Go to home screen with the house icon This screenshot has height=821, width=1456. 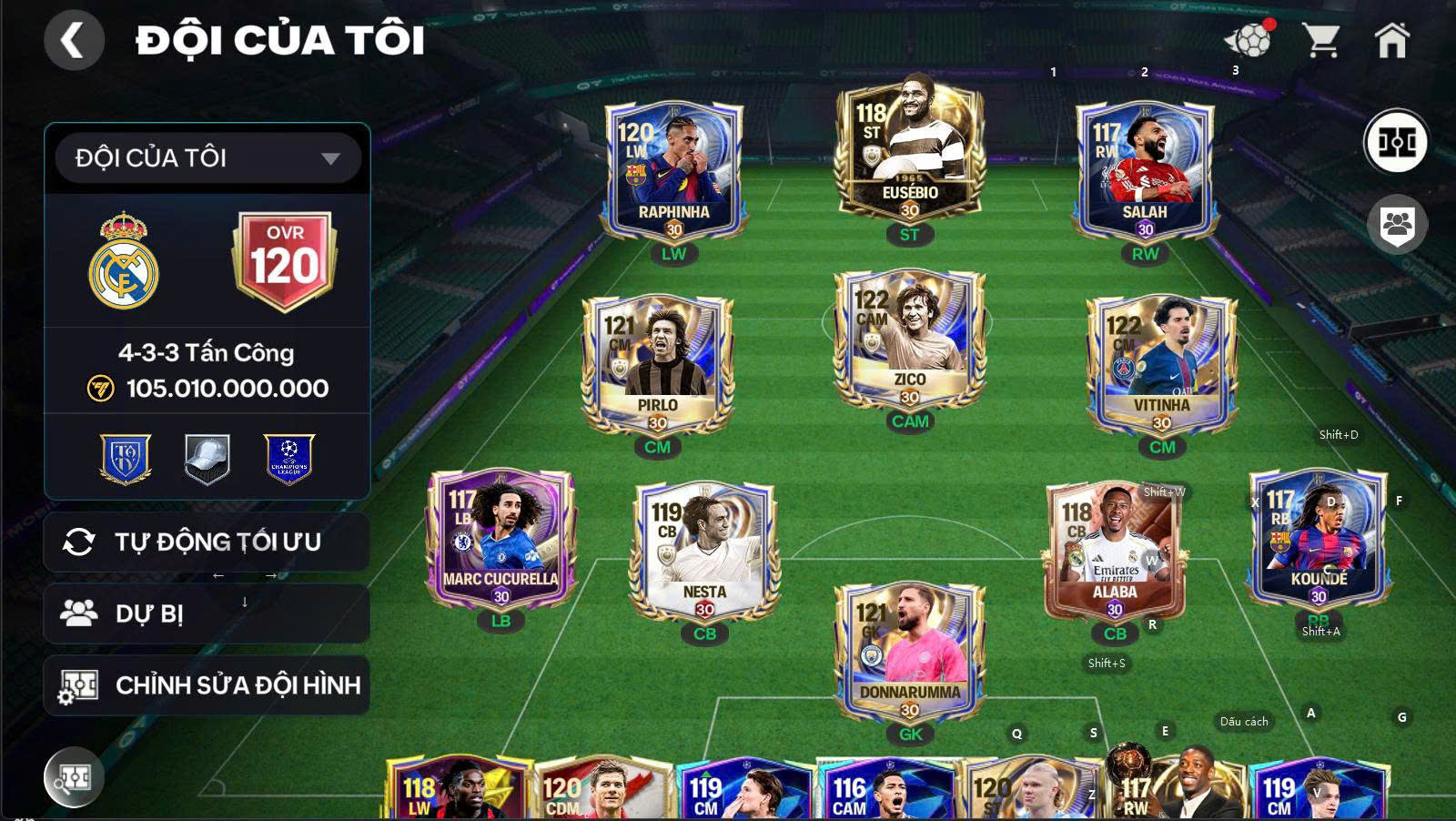(x=1391, y=38)
